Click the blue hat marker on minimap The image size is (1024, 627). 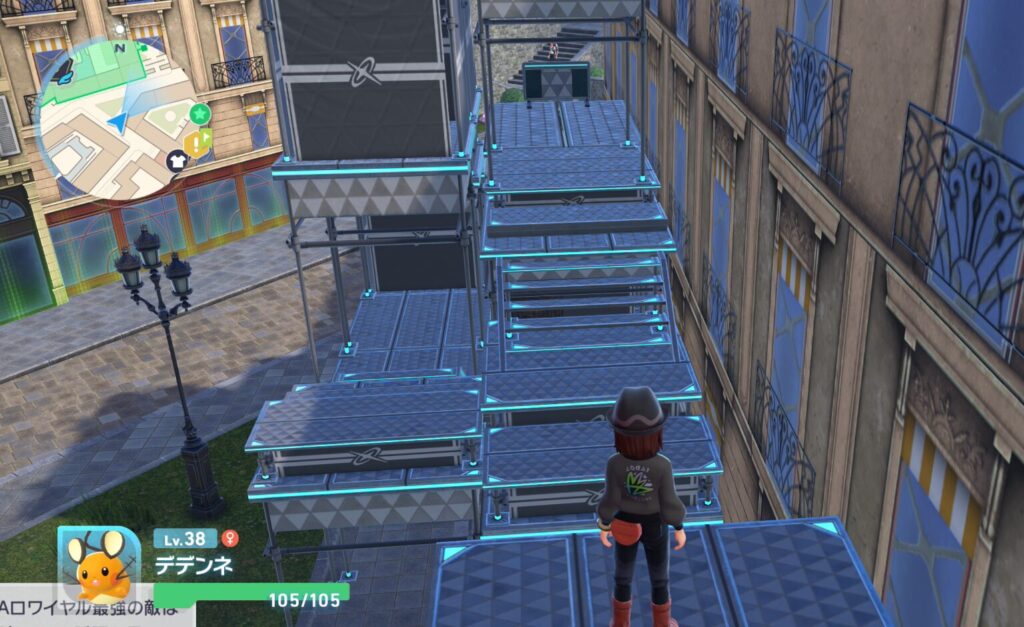point(62,70)
